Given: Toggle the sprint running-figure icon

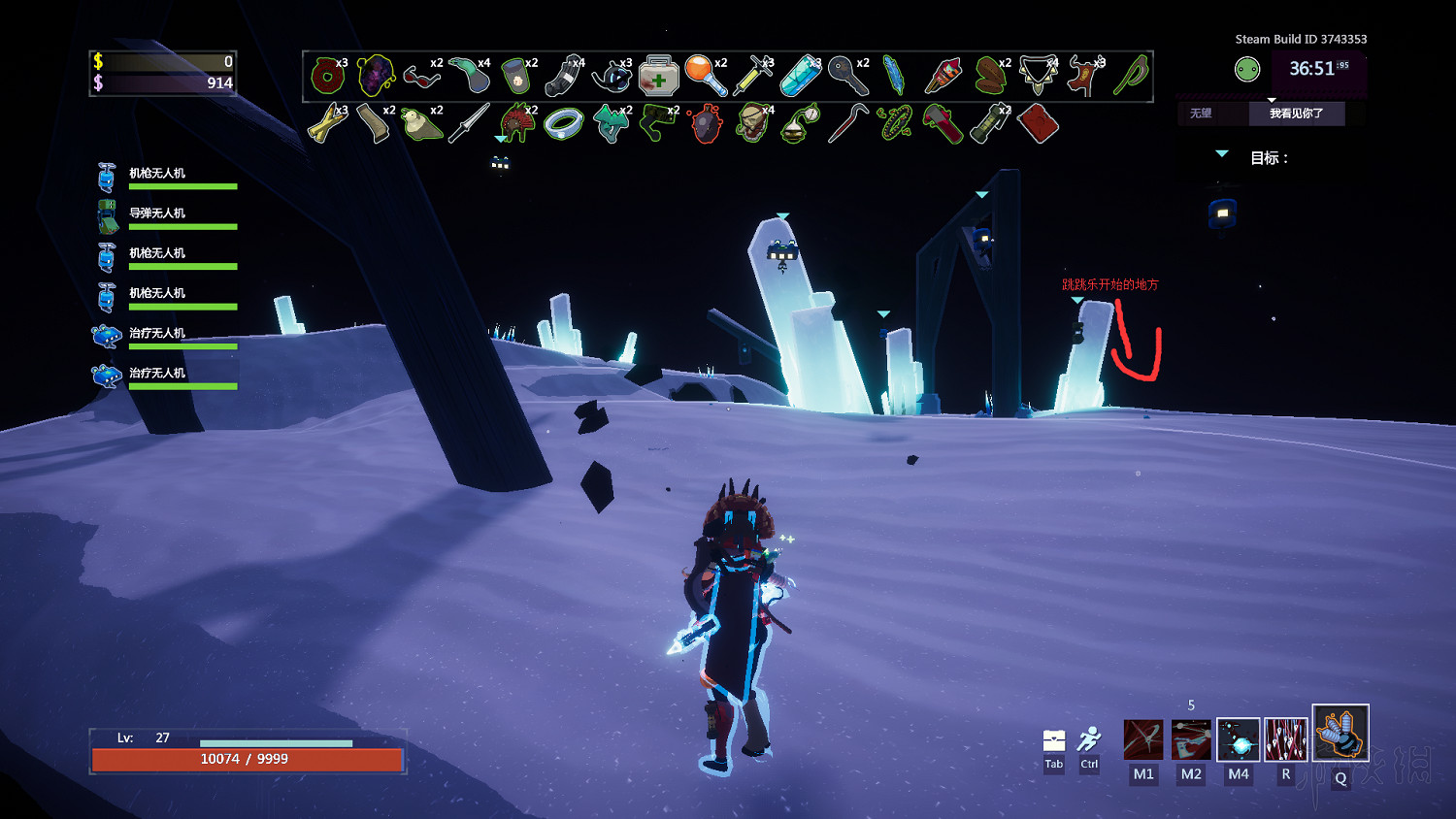Looking at the screenshot, I should click(1090, 739).
